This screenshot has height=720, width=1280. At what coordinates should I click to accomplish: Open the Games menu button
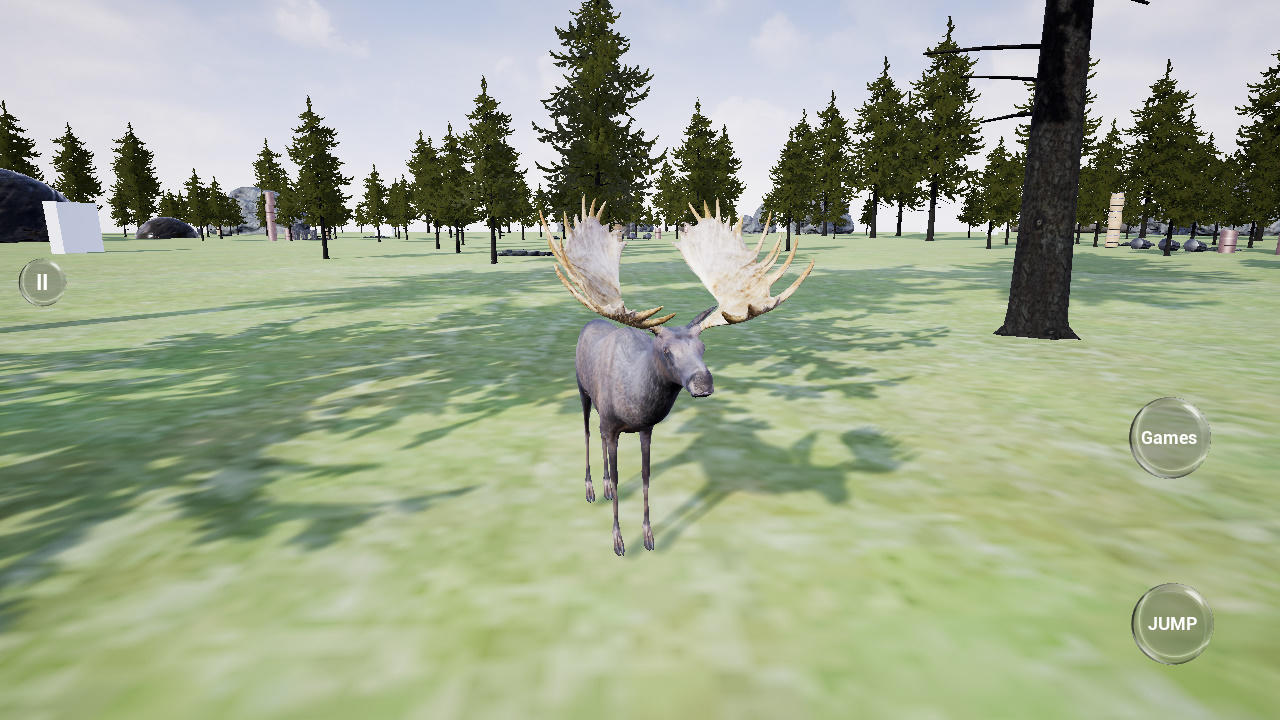tap(1169, 437)
